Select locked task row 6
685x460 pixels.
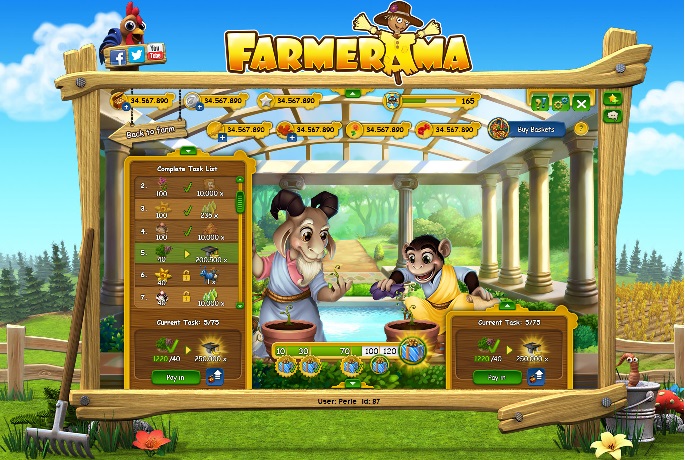[188, 276]
